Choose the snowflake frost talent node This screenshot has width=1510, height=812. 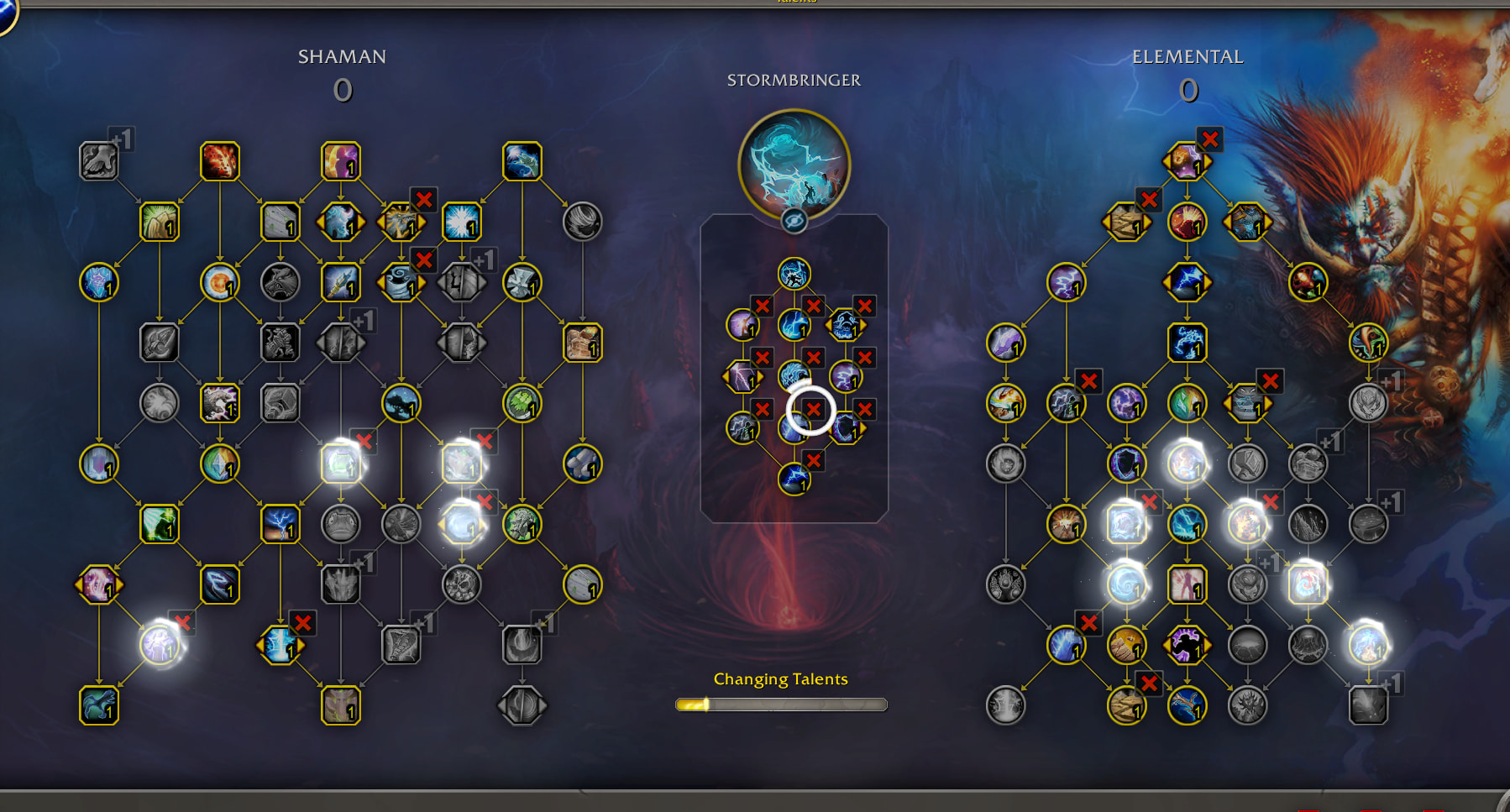pos(461,222)
